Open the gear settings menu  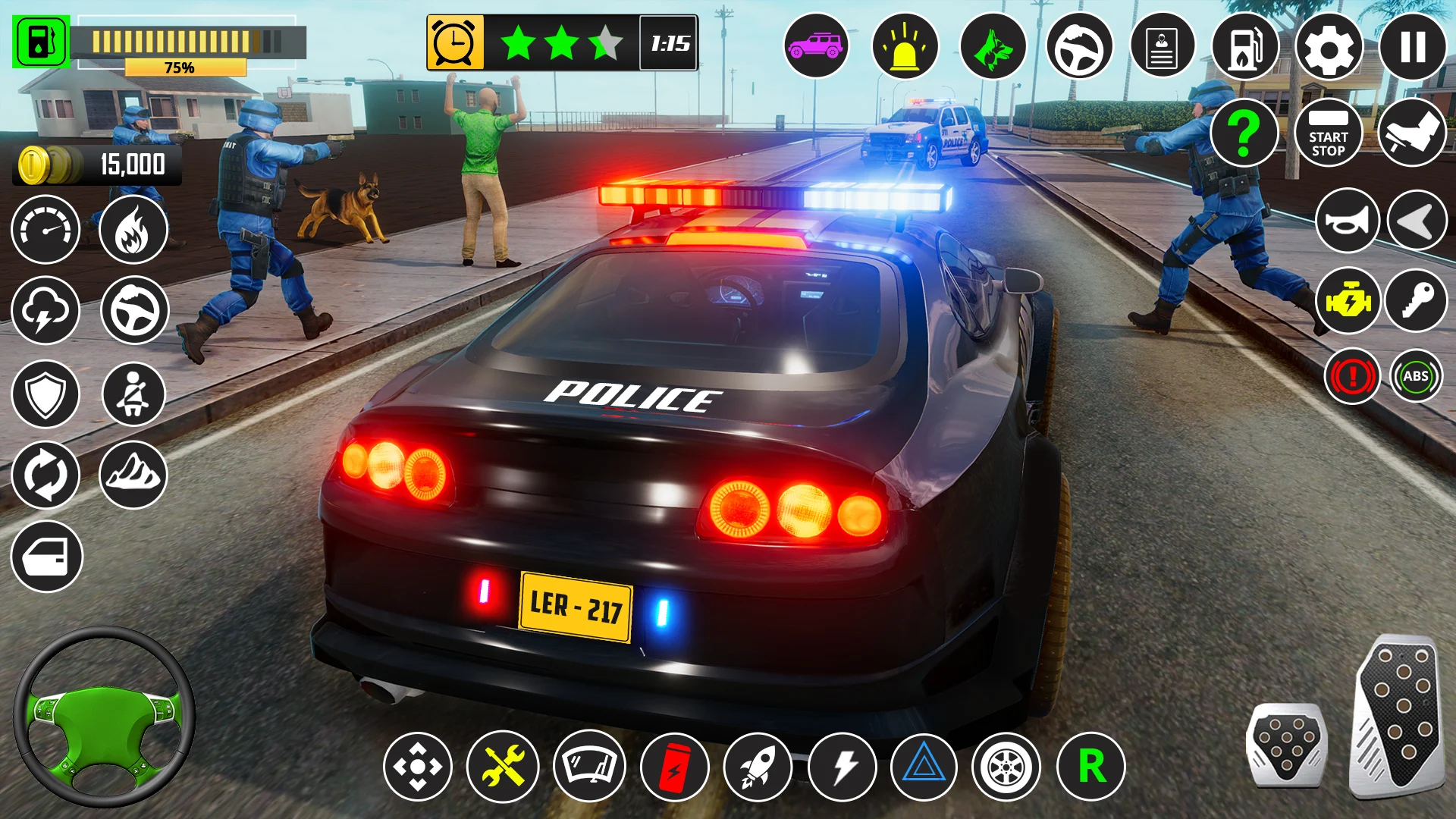click(x=1329, y=47)
